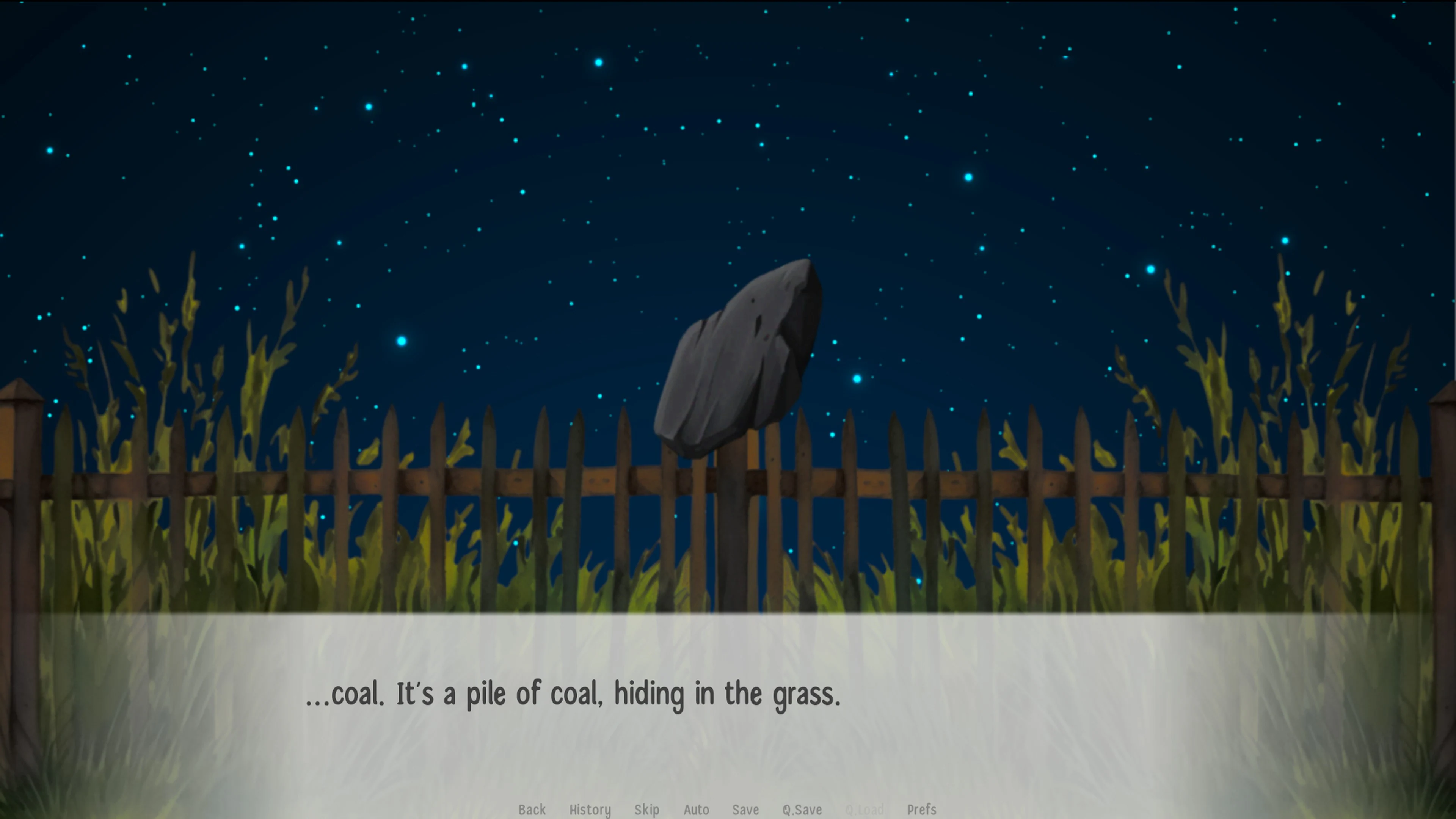1456x819 pixels.
Task: Rewind dialogue with the Back button
Action: pyautogui.click(x=532, y=810)
